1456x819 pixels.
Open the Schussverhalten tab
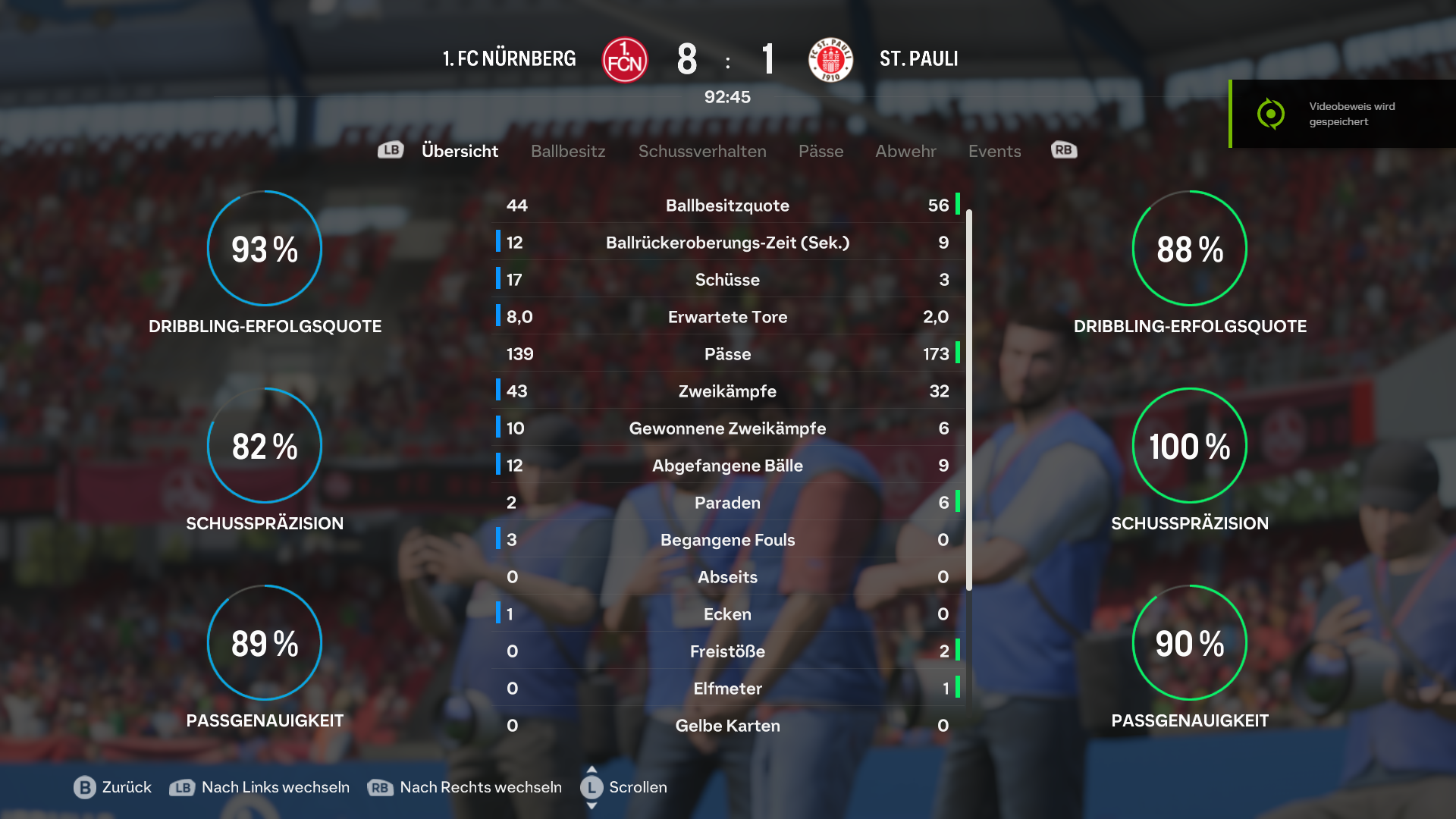[x=702, y=151]
